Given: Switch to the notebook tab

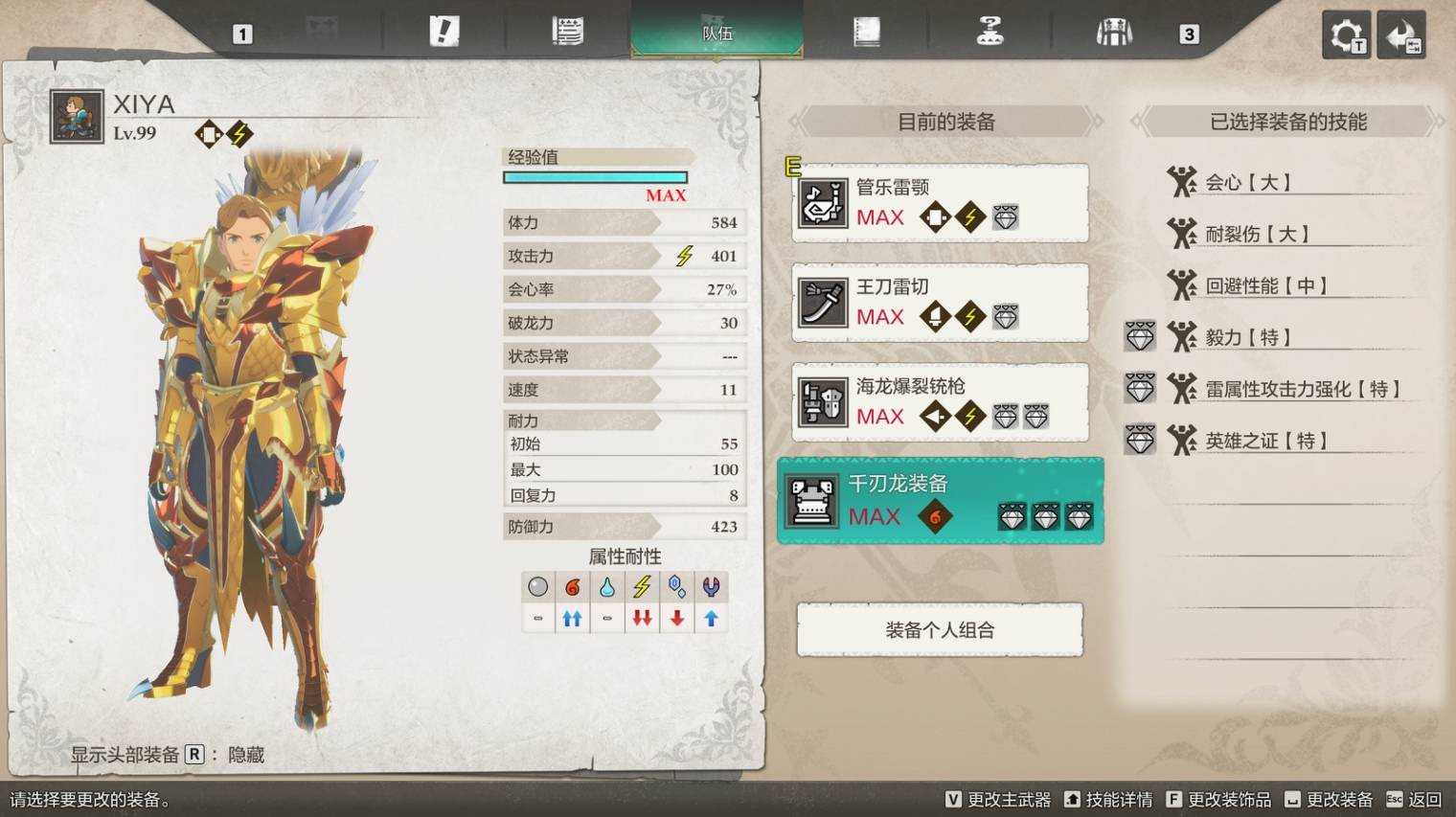Looking at the screenshot, I should tap(866, 32).
